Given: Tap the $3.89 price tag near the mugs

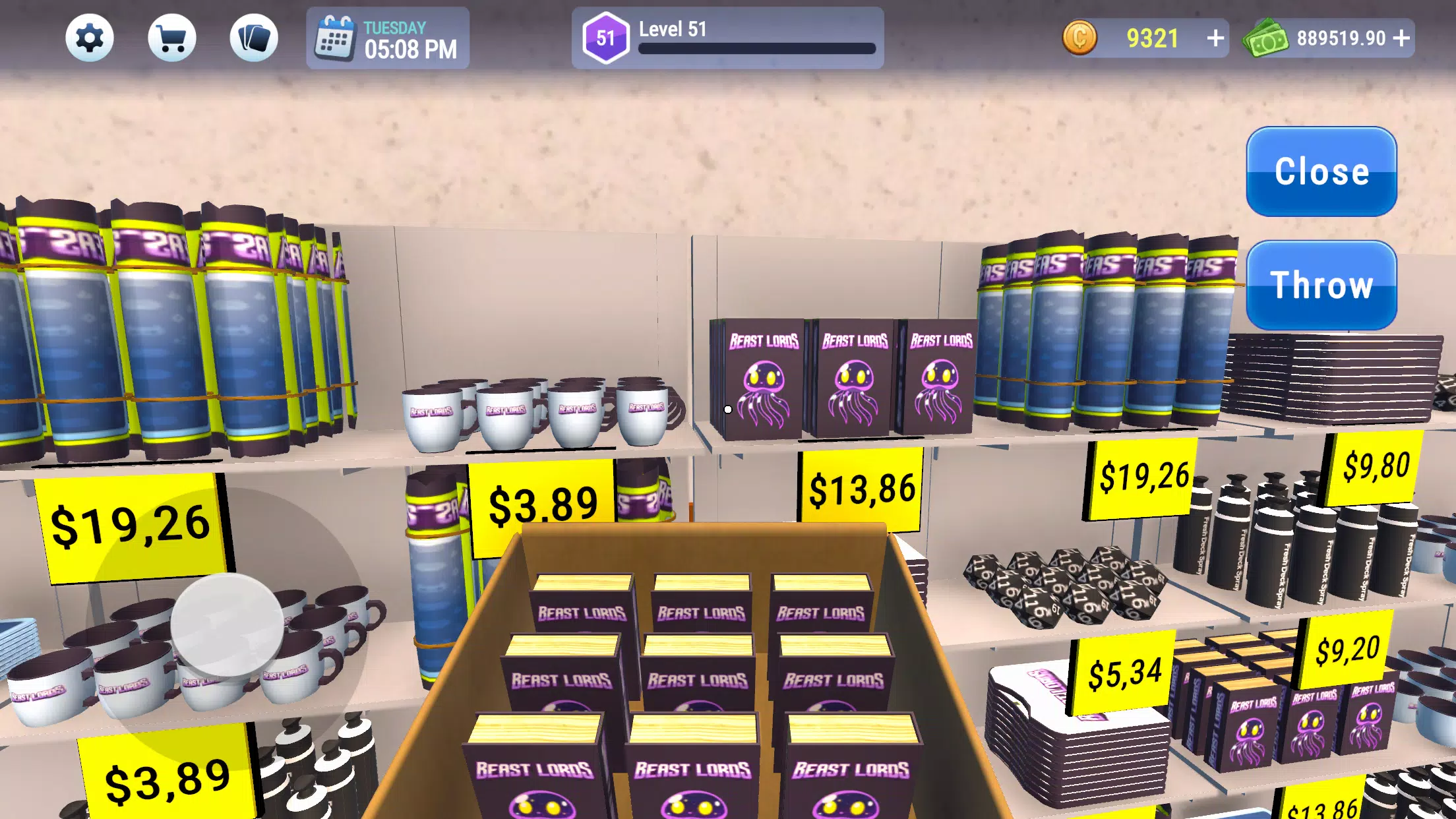Looking at the screenshot, I should pyautogui.click(x=541, y=503).
